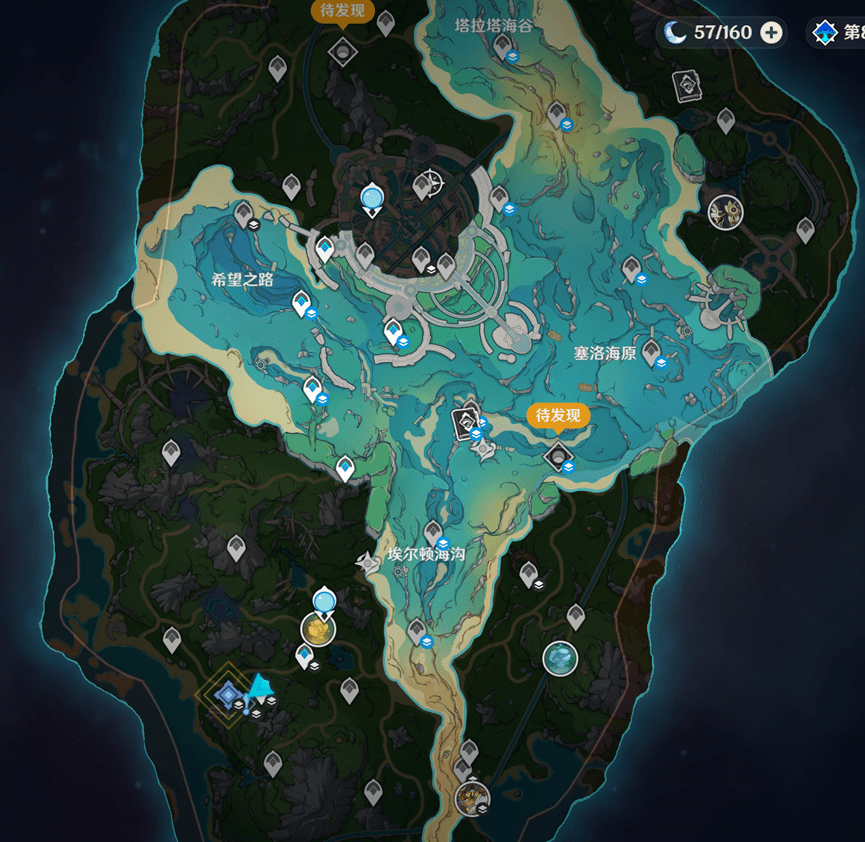Screen dimensions: 865x842
Task: Click the cyan player arrow marker
Action: [x=261, y=686]
